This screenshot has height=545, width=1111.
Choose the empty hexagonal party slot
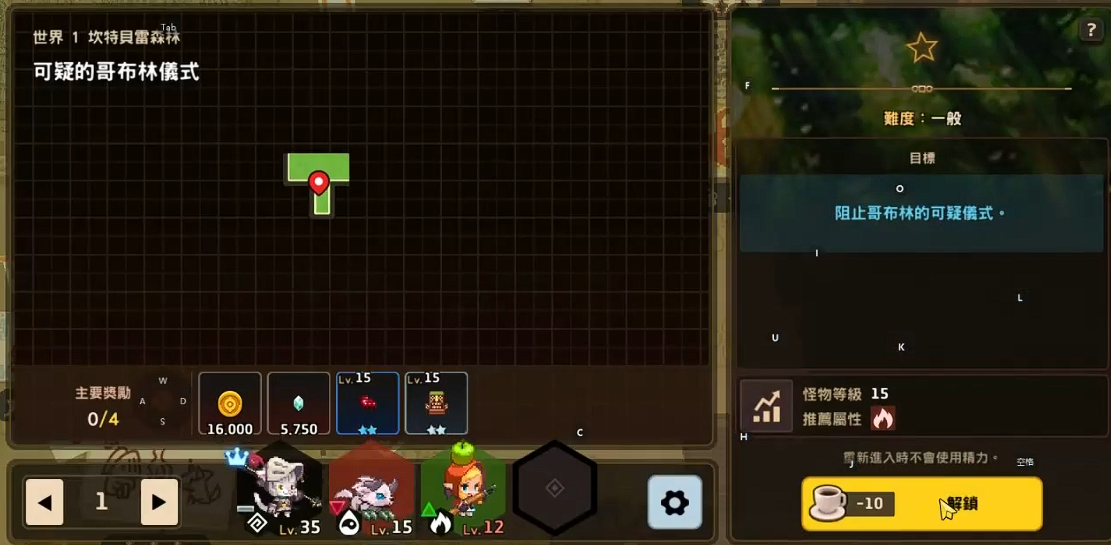[x=555, y=488]
